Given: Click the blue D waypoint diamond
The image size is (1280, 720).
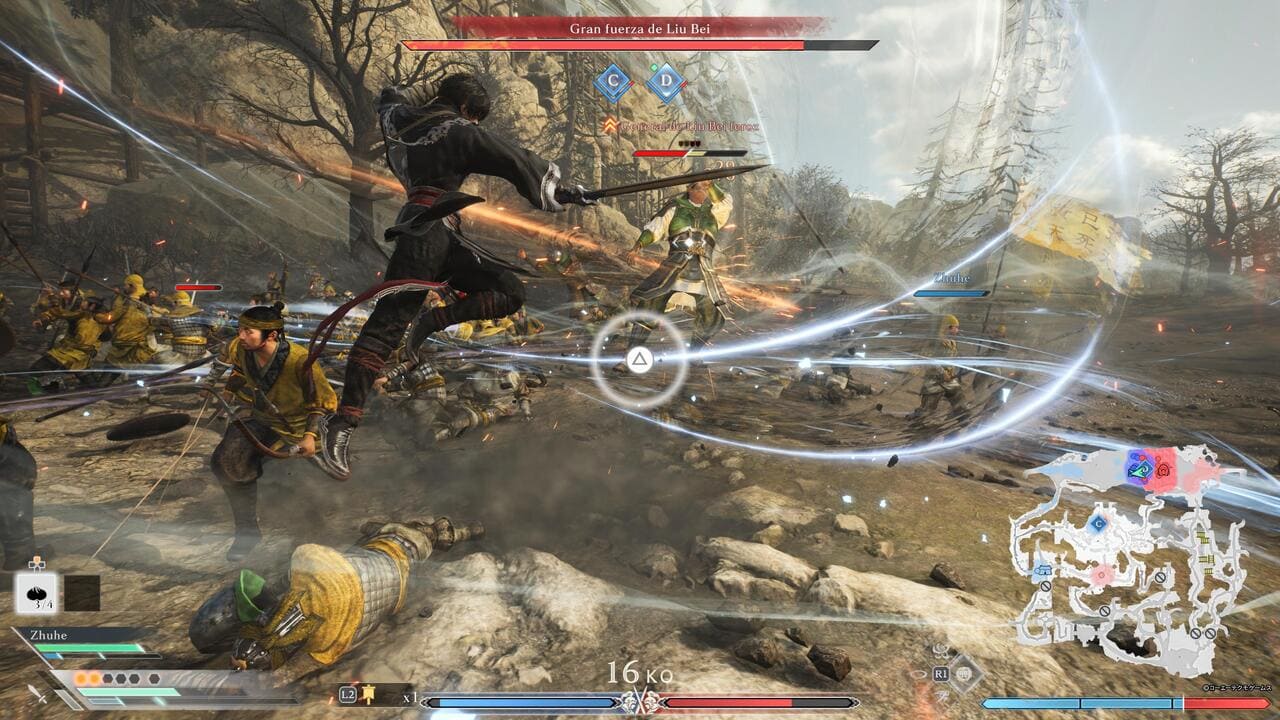Looking at the screenshot, I should (665, 83).
